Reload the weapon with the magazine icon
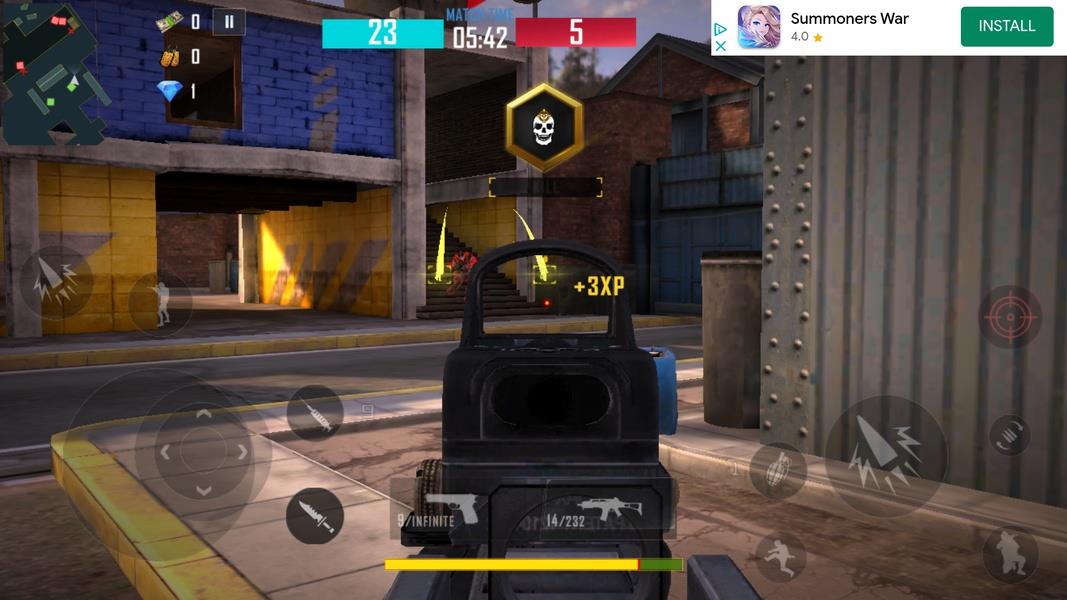The image size is (1067, 600). [x=1009, y=435]
